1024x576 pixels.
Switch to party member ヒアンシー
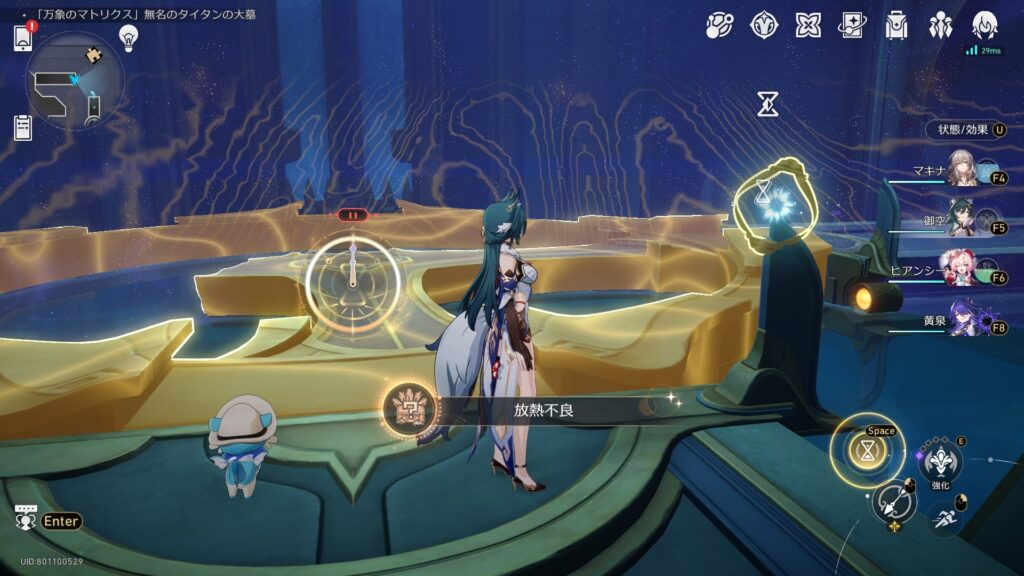963,271
